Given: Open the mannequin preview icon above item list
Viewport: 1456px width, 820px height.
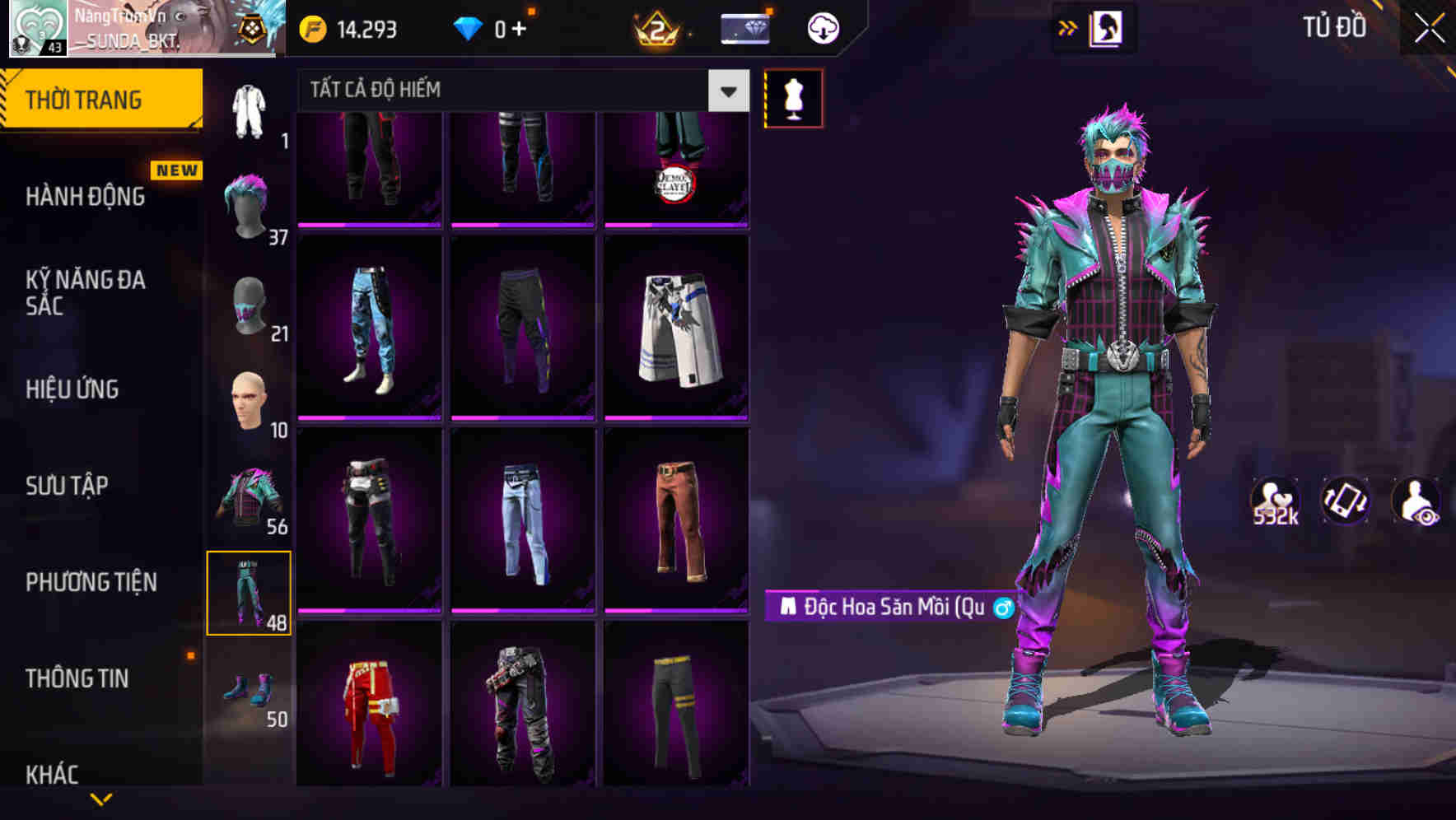Looking at the screenshot, I should [793, 97].
